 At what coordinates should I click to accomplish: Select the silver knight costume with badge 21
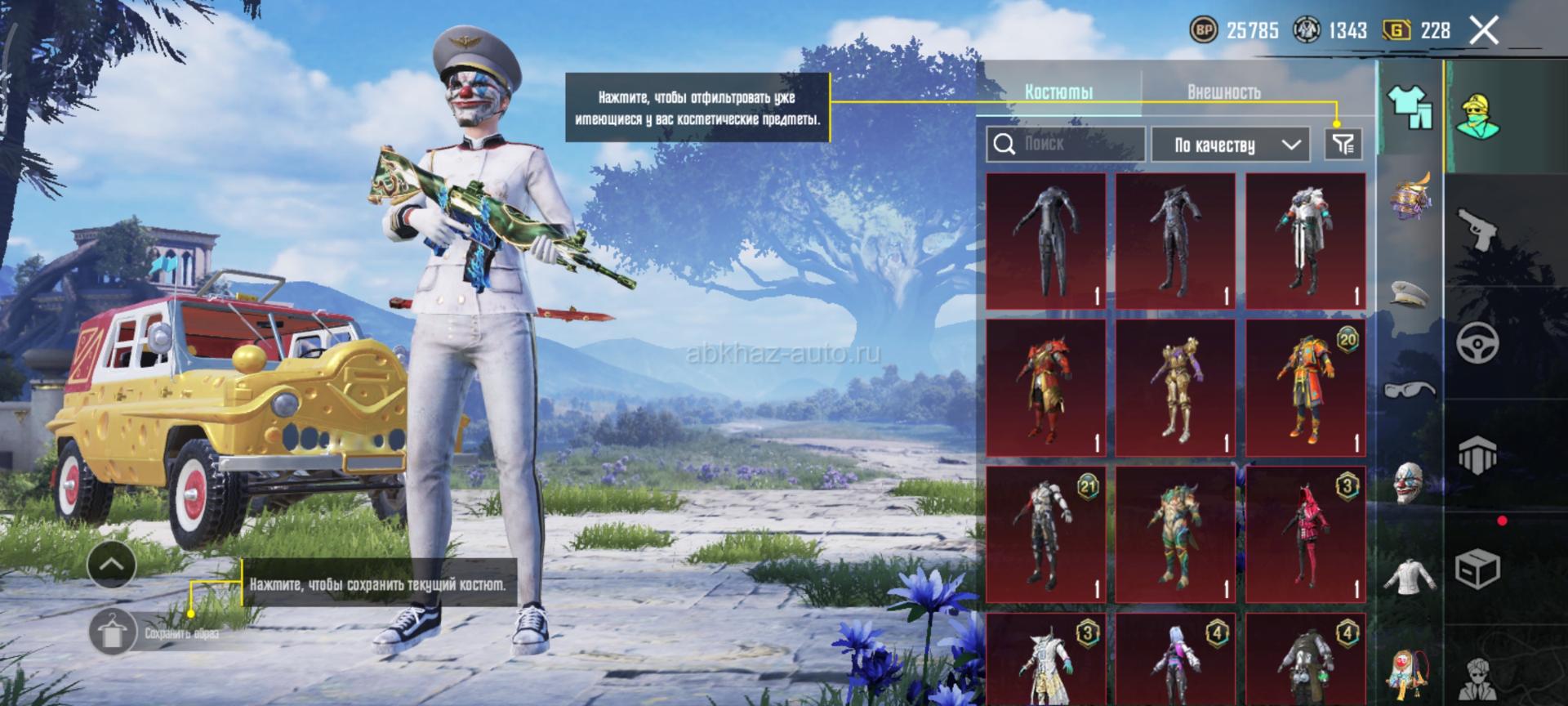(x=1045, y=534)
